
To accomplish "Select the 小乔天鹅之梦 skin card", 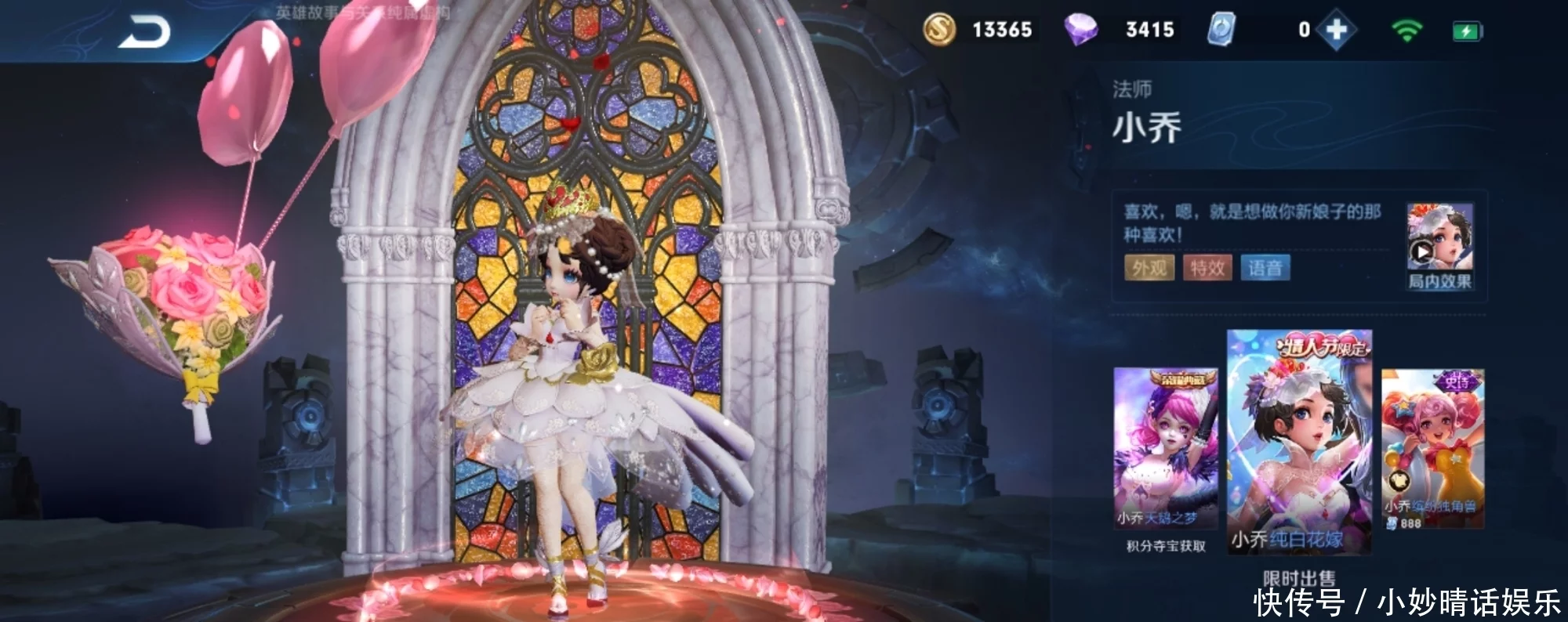I will (x=1166, y=448).
